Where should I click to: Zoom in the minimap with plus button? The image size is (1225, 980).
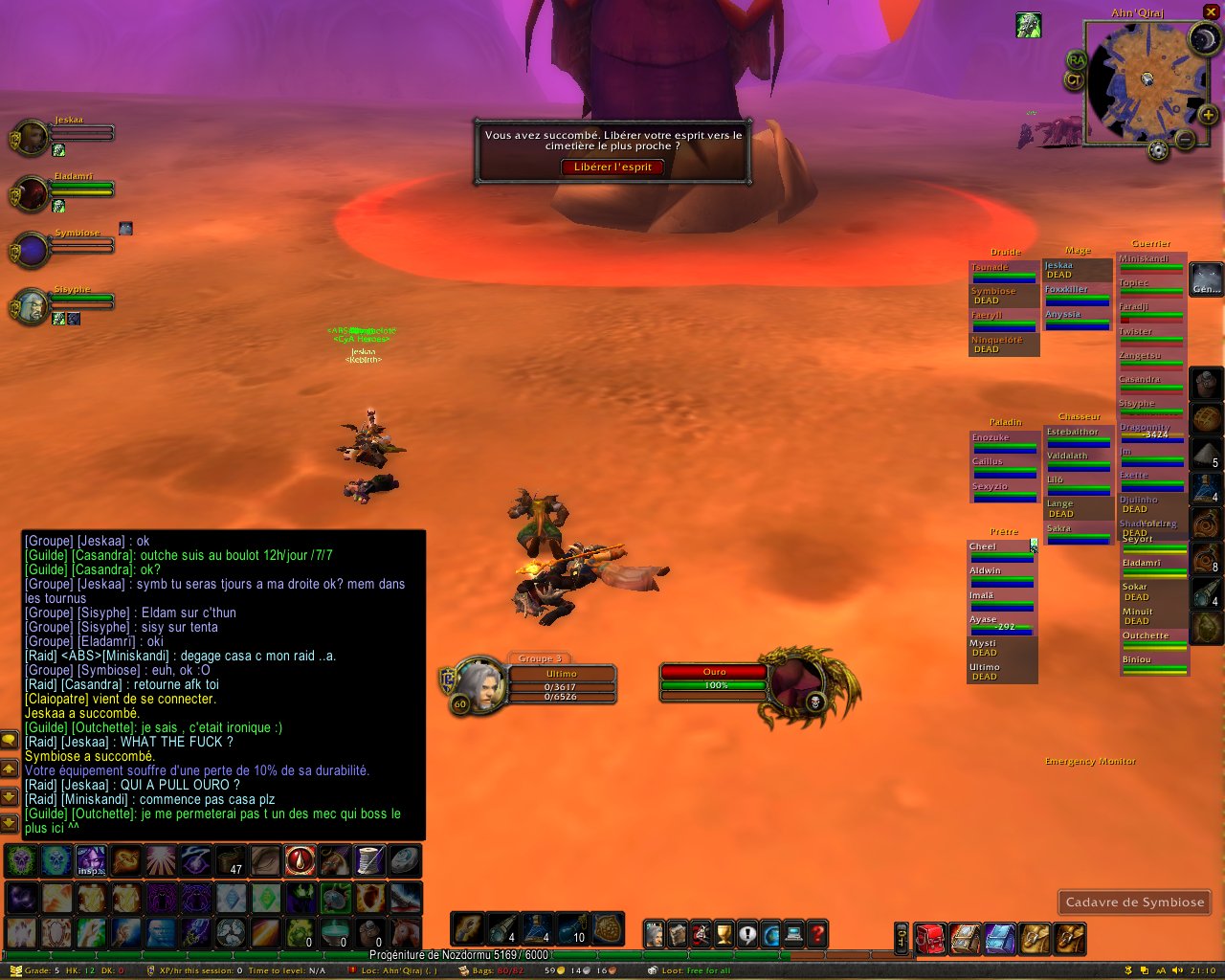coord(1209,116)
